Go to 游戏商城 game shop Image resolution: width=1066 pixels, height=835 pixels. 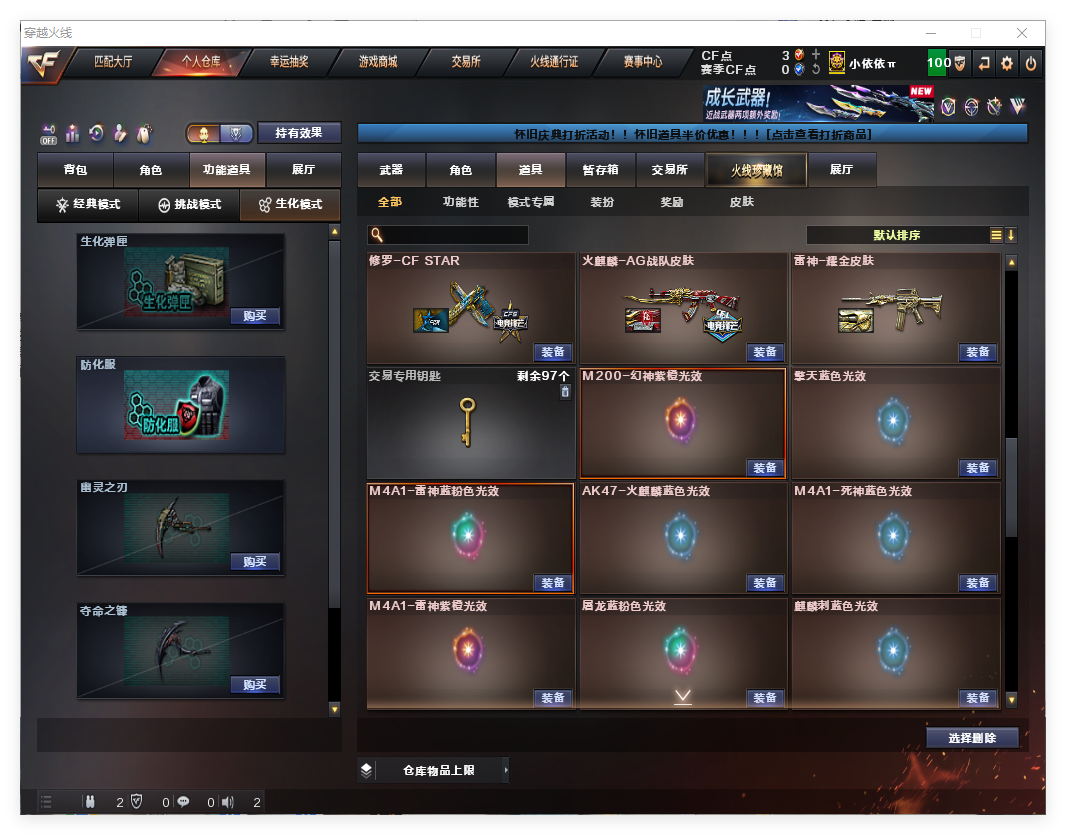[x=377, y=62]
